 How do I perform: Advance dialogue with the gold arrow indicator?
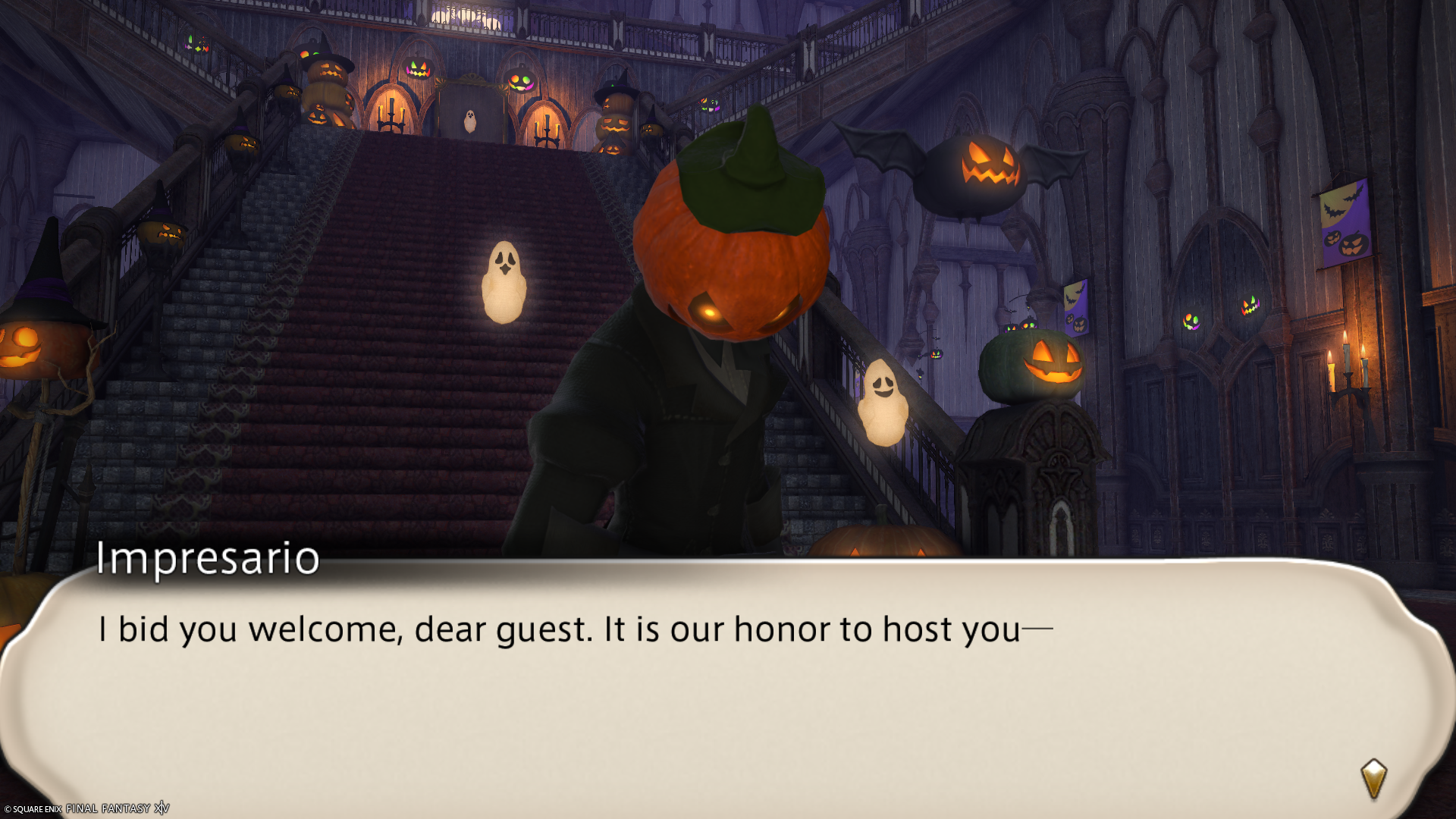click(1373, 779)
